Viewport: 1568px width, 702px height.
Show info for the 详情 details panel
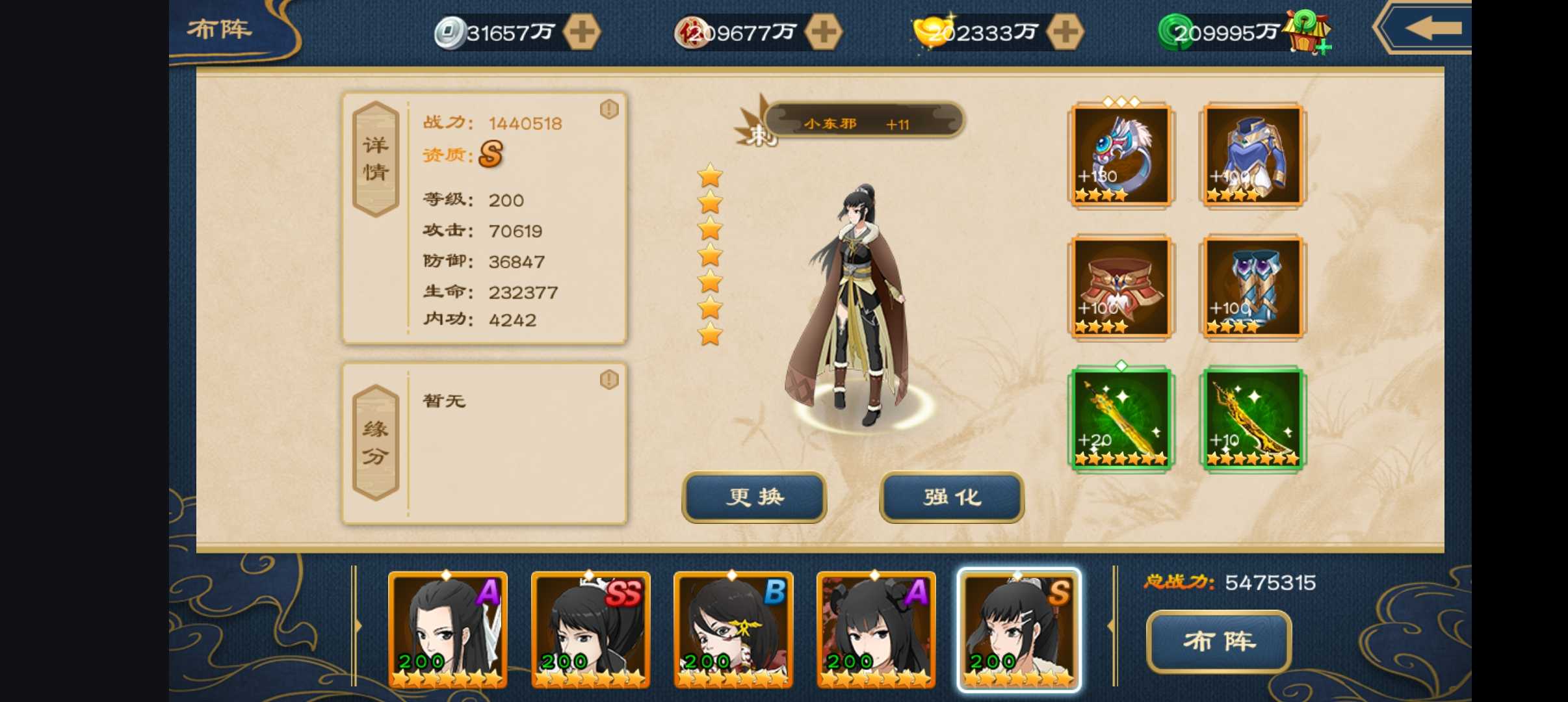(609, 109)
